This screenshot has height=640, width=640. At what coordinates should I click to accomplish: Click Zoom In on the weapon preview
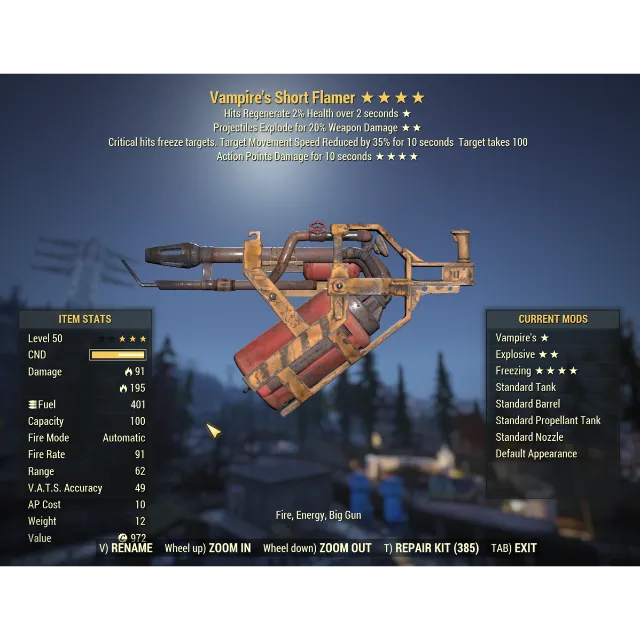208,548
